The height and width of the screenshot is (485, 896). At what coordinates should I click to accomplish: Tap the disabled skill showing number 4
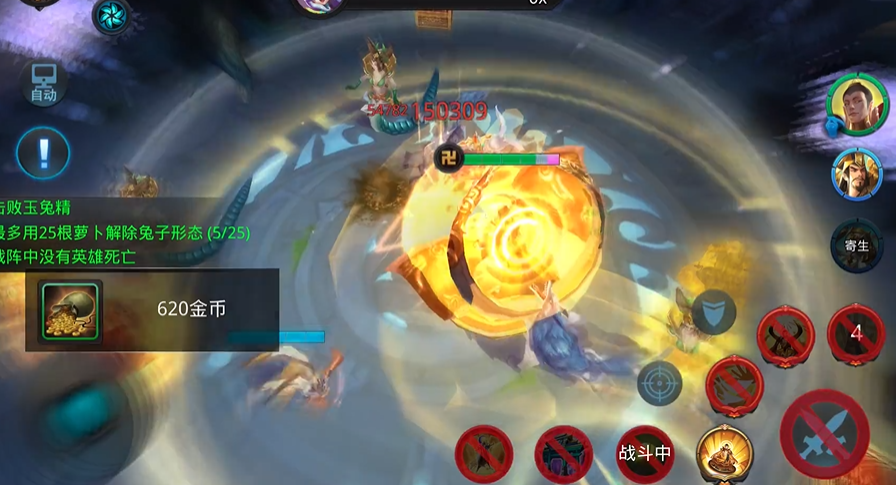856,333
